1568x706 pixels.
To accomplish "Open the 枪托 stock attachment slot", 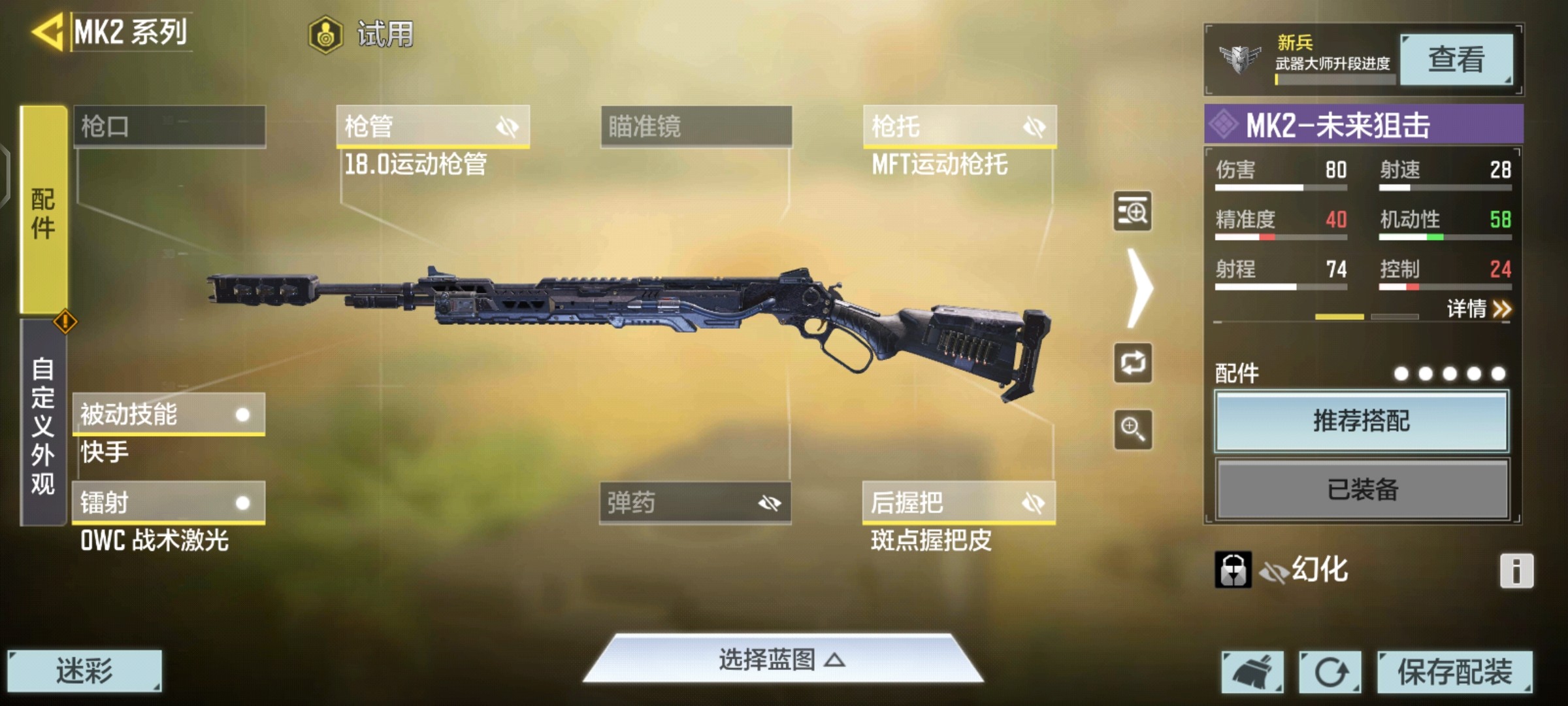I will point(959,126).
